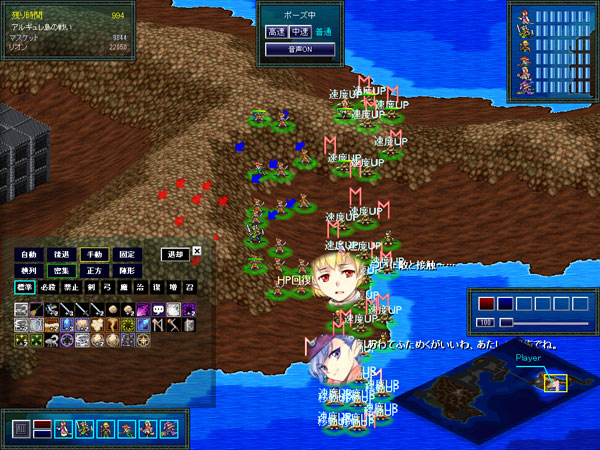Select the 固定 hold-position command
Screen dimensions: 600x450
point(127,255)
